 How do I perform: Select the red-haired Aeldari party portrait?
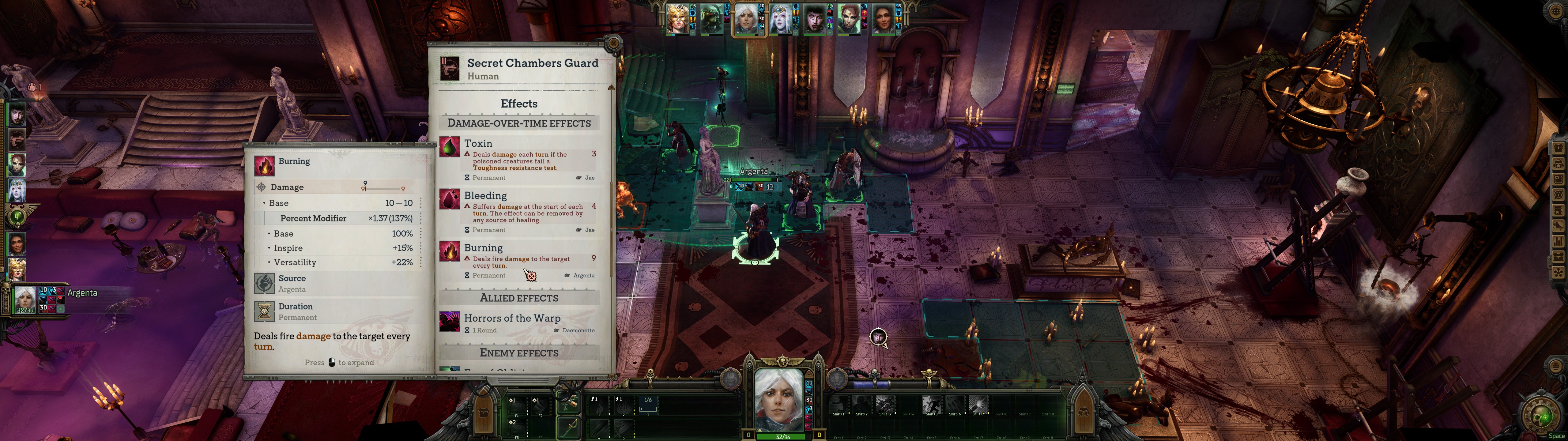pos(849,18)
